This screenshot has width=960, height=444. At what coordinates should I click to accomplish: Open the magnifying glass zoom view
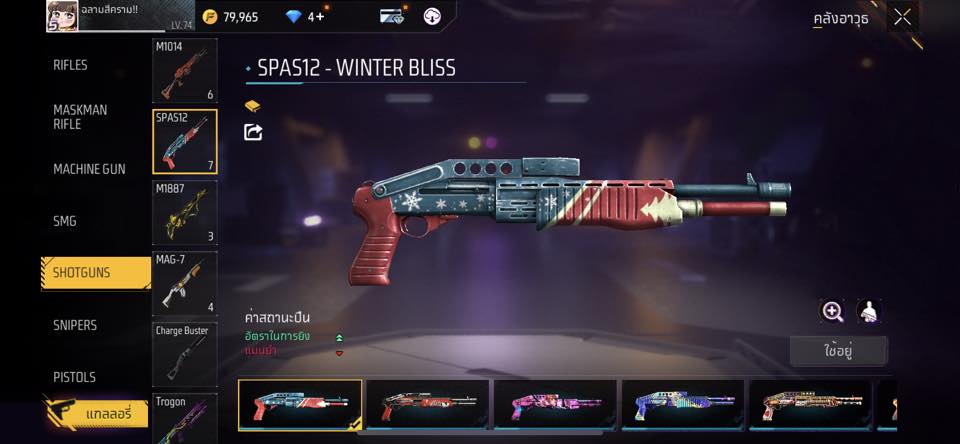[832, 311]
